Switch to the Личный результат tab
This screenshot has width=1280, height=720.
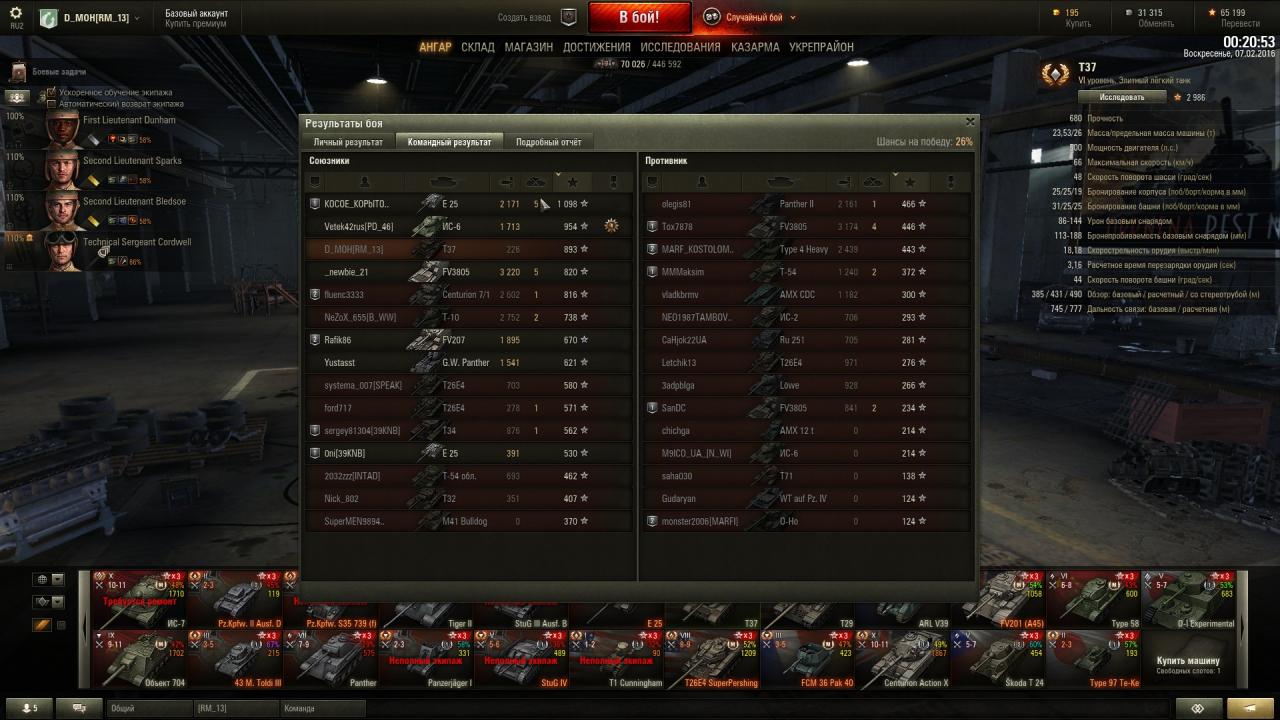pos(348,142)
